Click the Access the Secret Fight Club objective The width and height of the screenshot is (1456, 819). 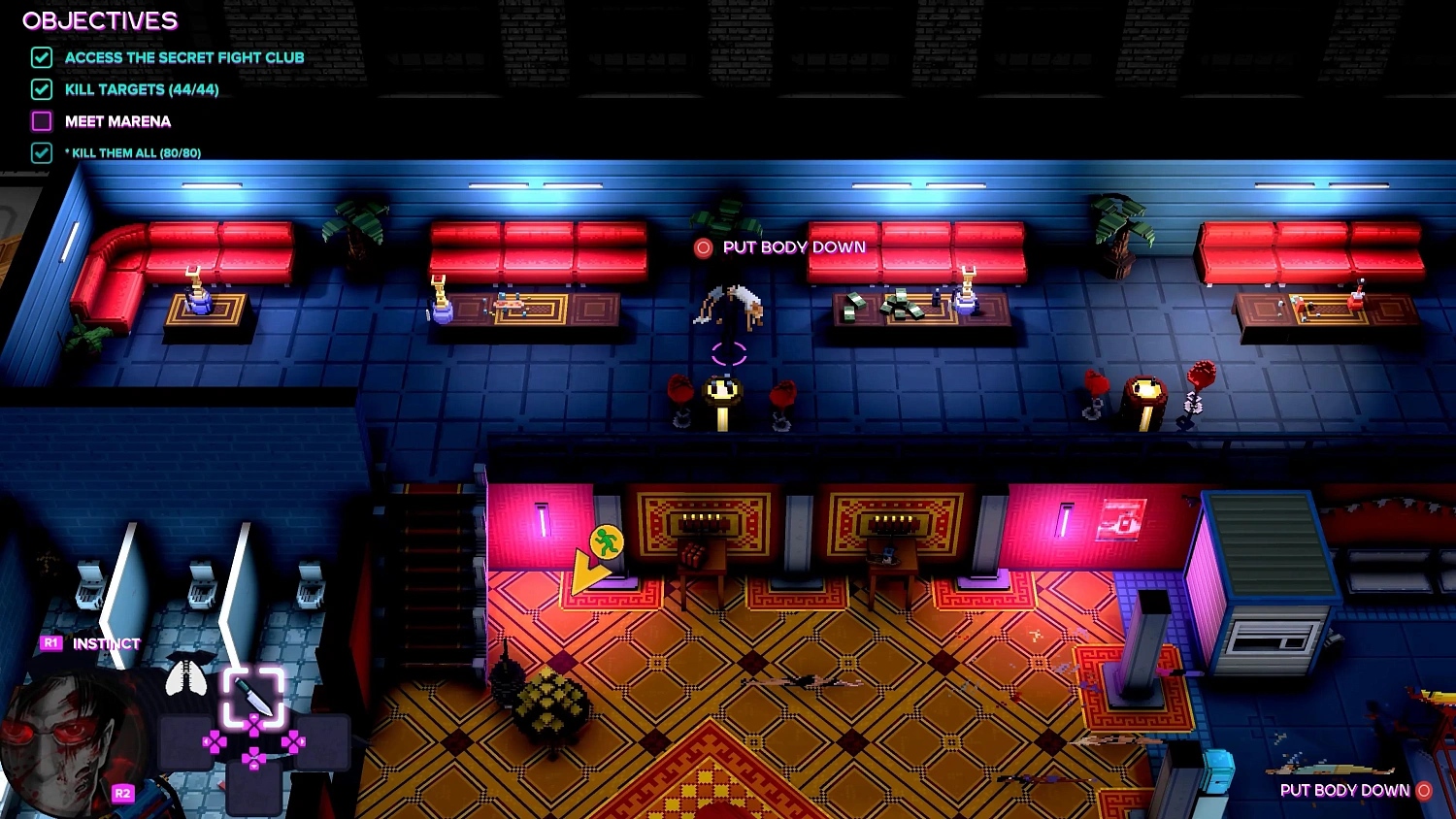[184, 58]
